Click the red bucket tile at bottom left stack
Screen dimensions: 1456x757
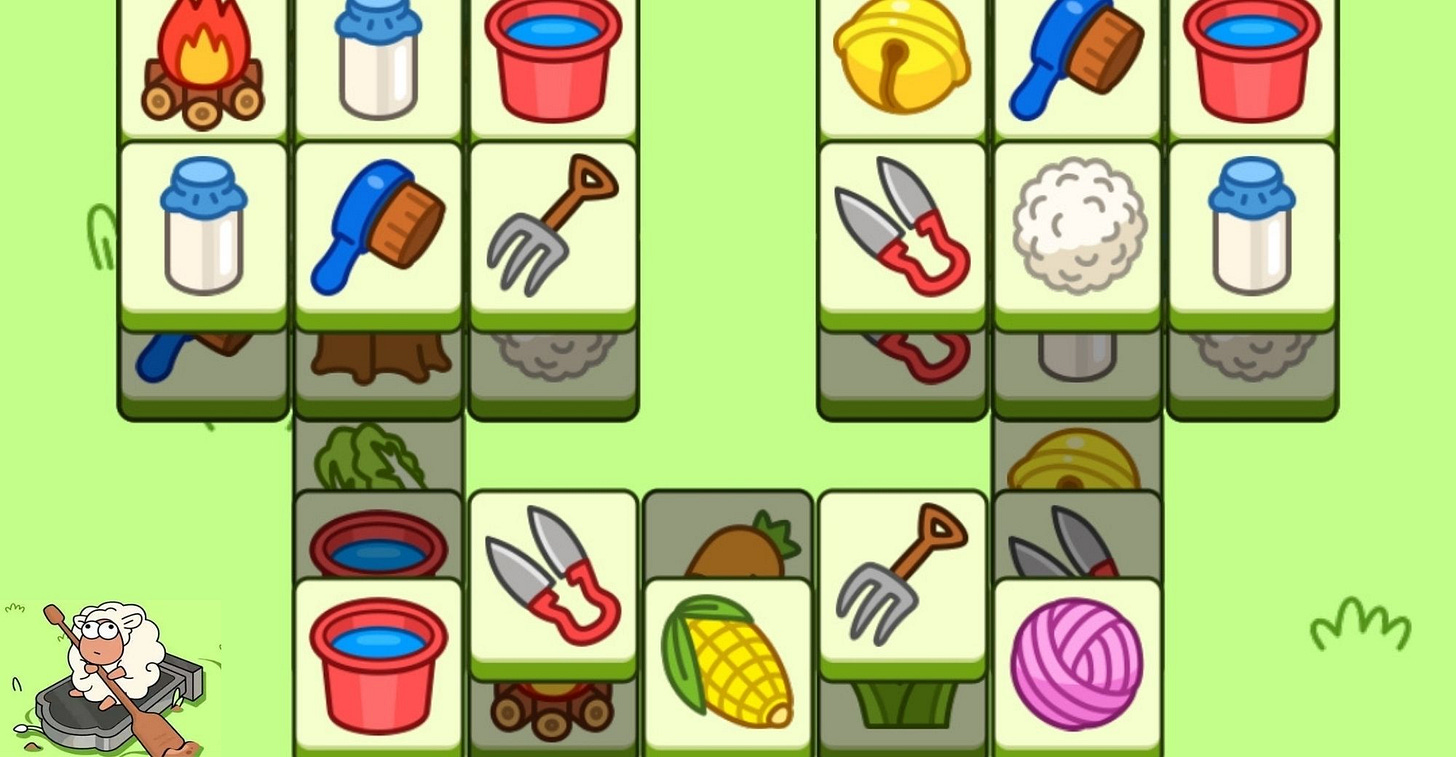tap(377, 660)
